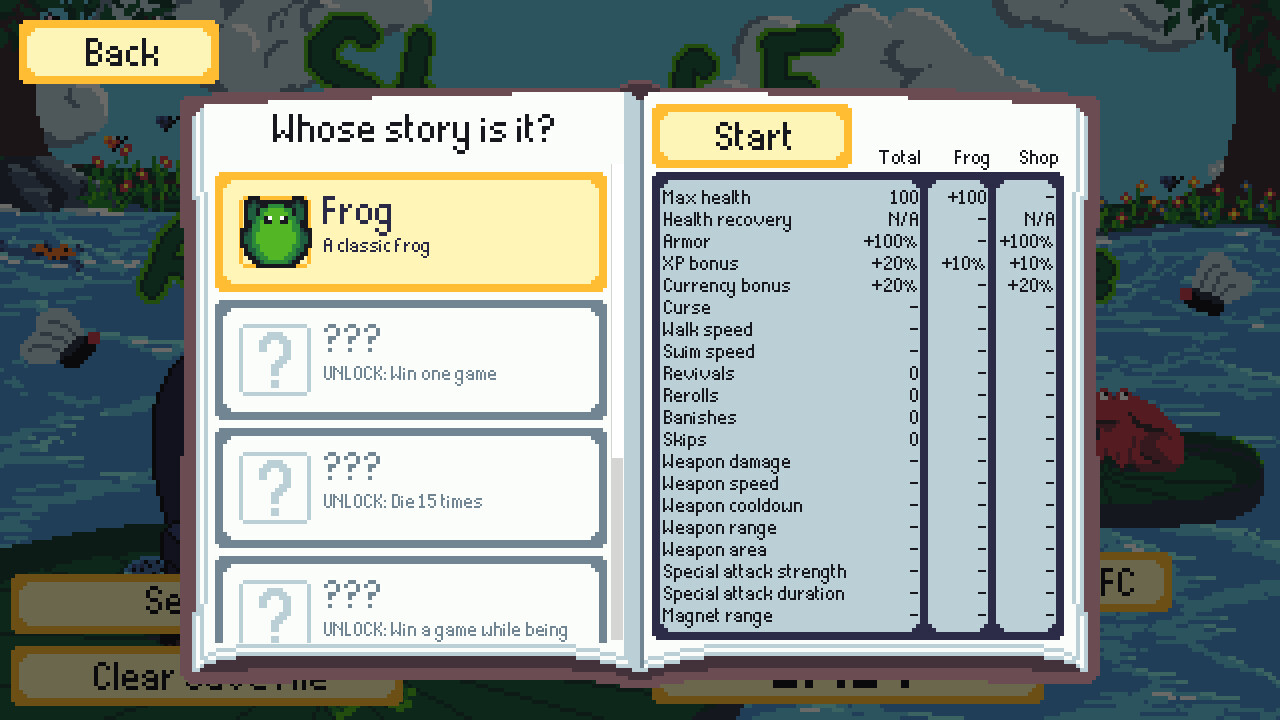This screenshot has width=1280, height=720.
Task: Click the "Frog" column header
Action: tap(969, 158)
